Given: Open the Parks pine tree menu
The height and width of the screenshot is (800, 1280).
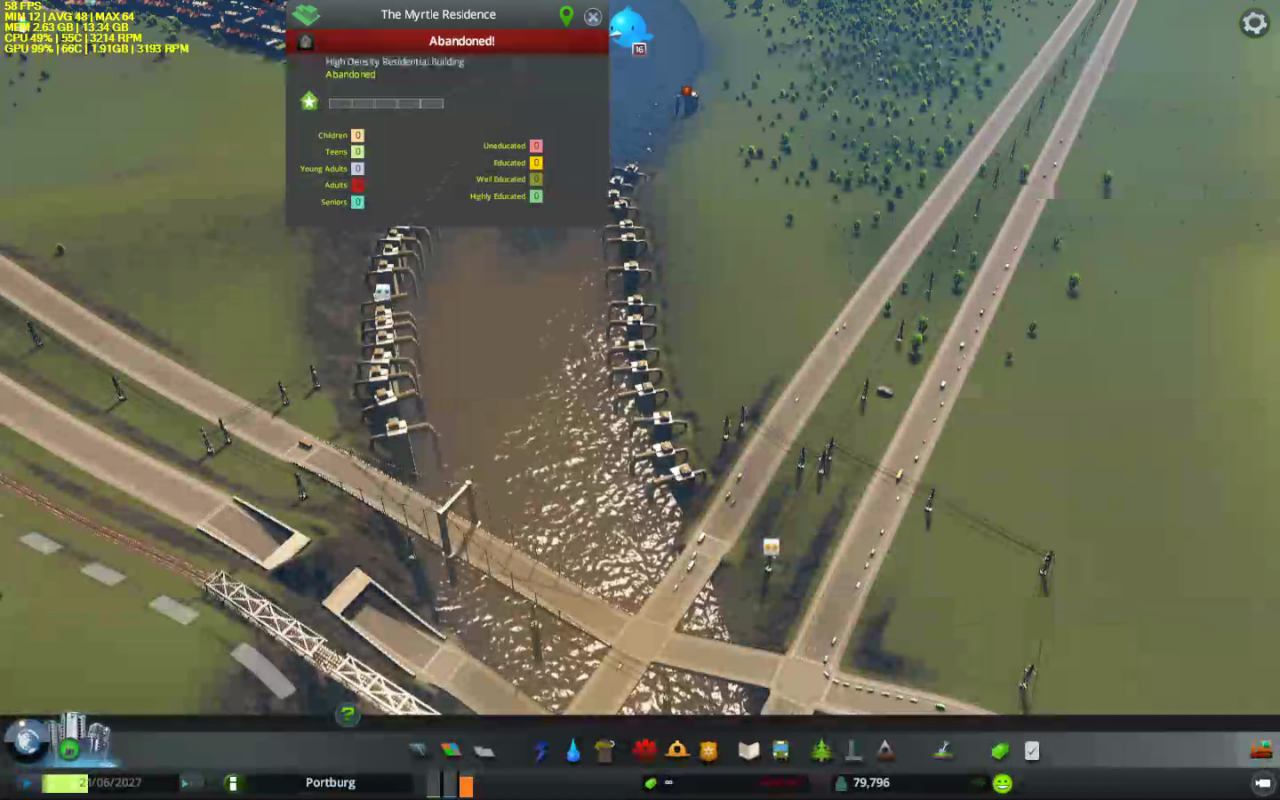Looking at the screenshot, I should coord(821,751).
